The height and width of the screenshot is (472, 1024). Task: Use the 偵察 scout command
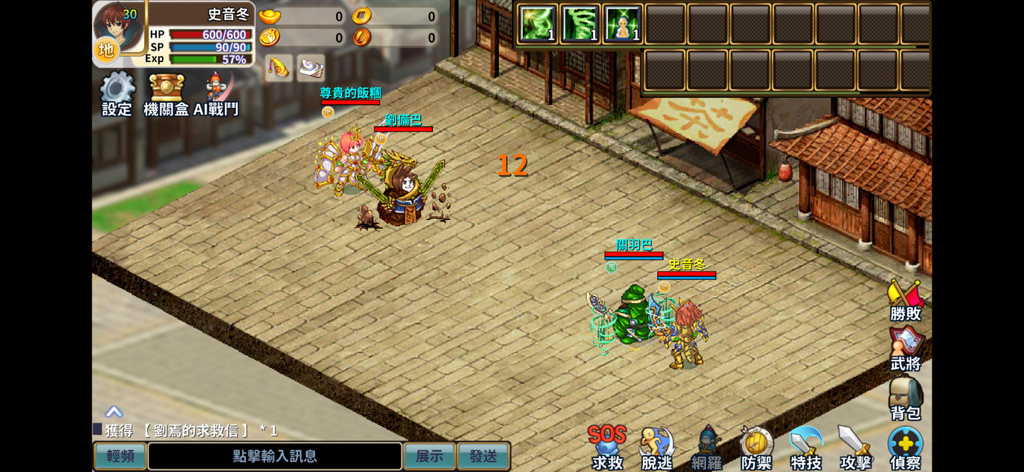(x=905, y=446)
